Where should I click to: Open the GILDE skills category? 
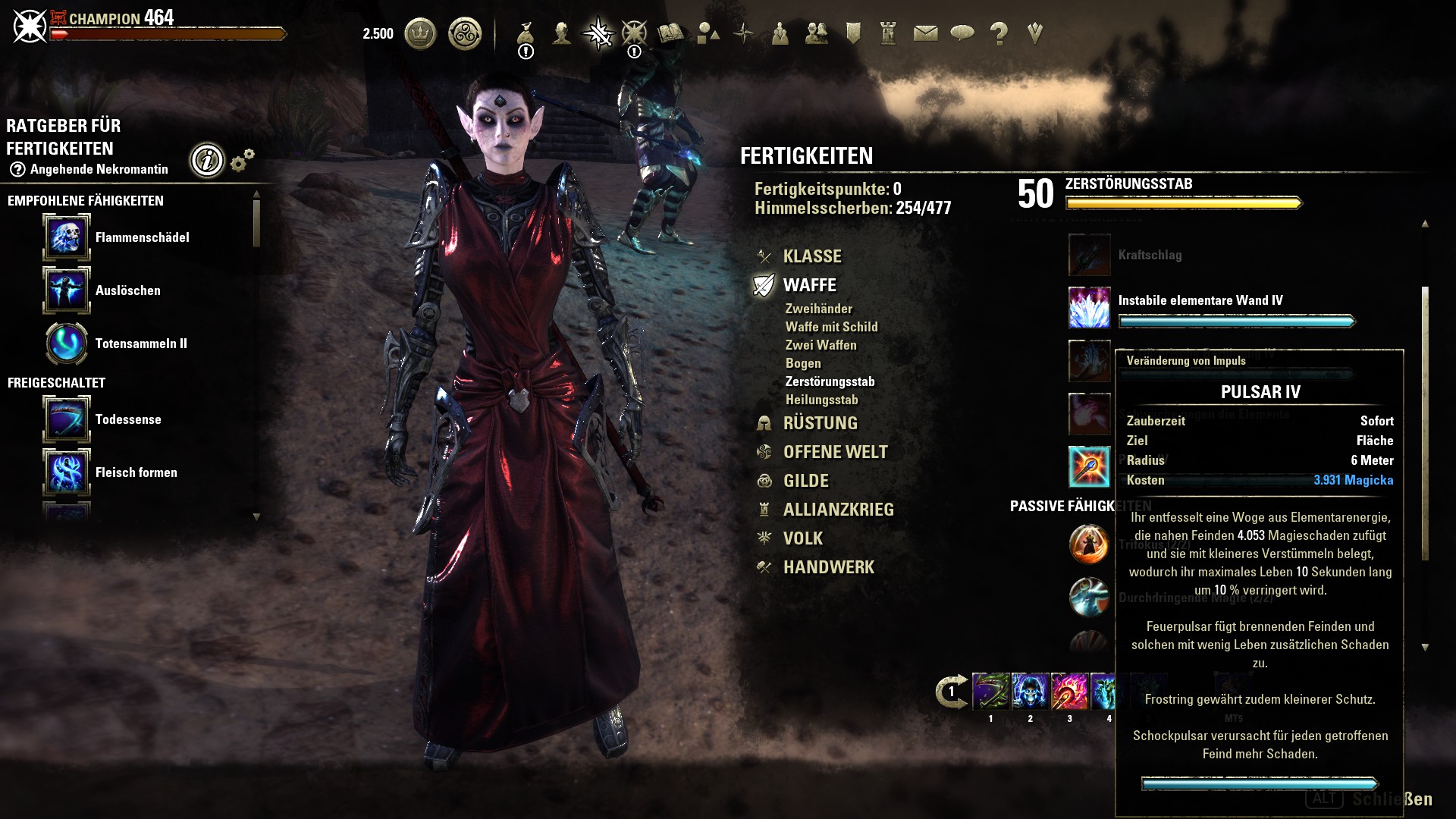(x=805, y=481)
